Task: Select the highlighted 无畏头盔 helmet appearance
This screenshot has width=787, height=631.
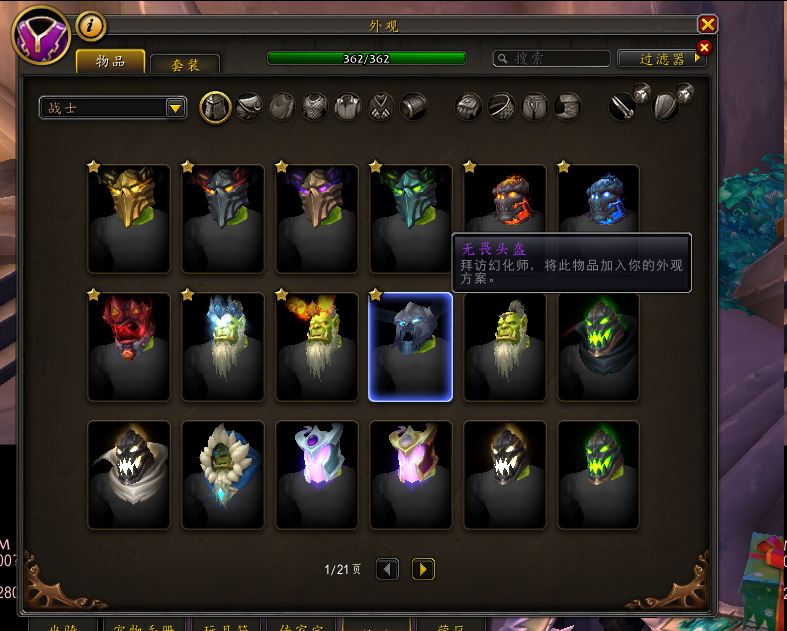Action: tap(410, 347)
